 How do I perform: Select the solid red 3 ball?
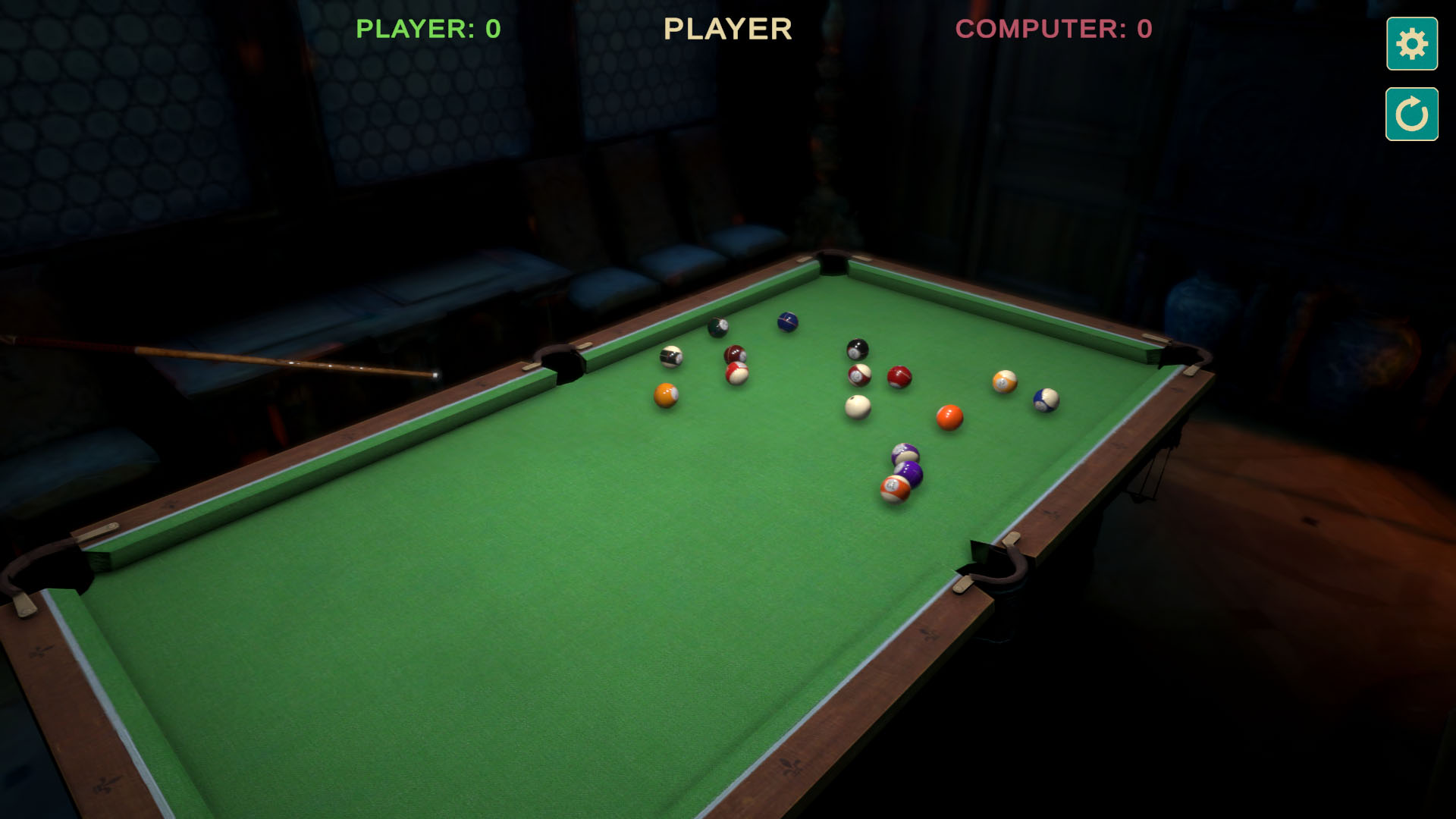pos(901,377)
